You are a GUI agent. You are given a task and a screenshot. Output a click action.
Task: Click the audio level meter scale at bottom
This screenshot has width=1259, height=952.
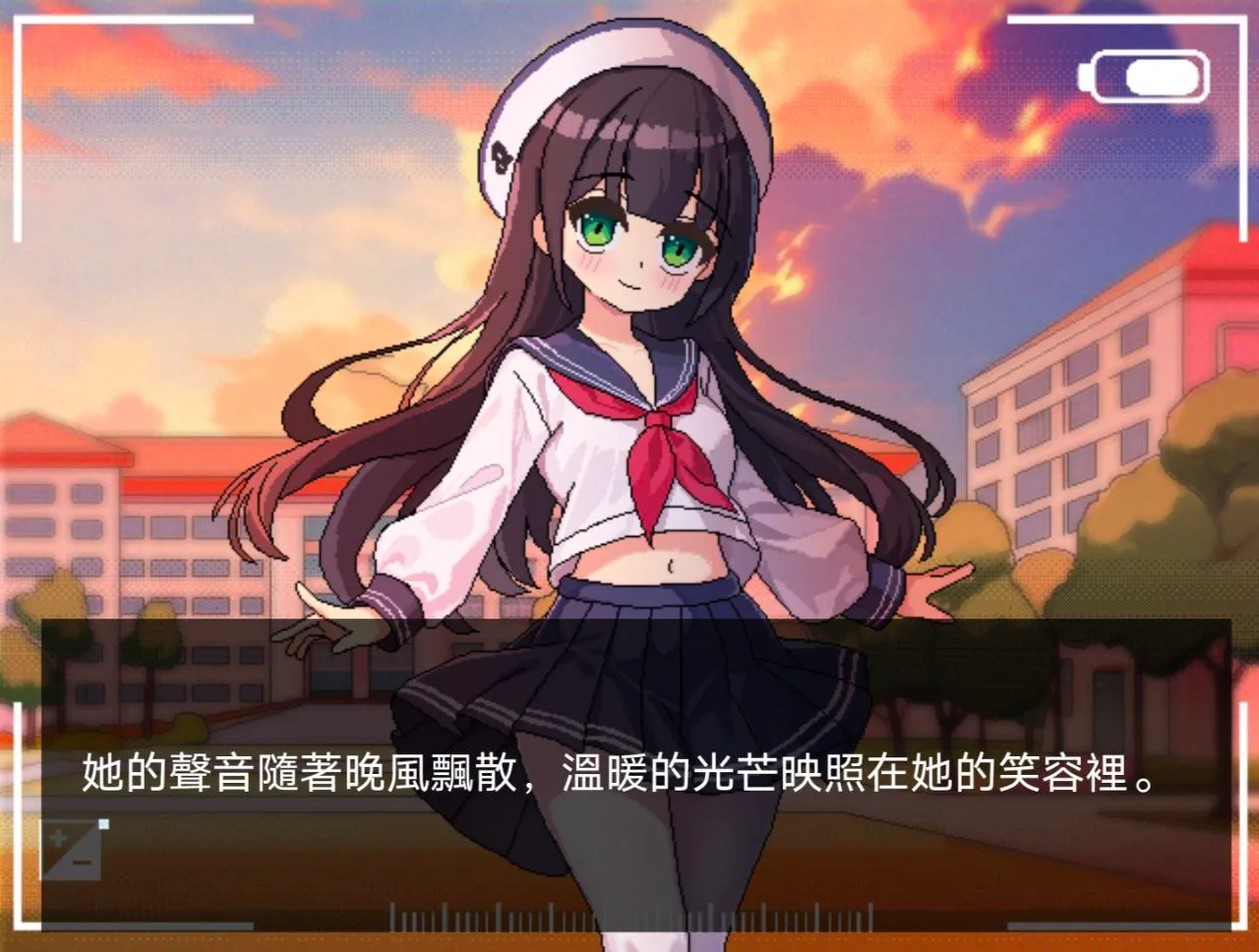629,915
